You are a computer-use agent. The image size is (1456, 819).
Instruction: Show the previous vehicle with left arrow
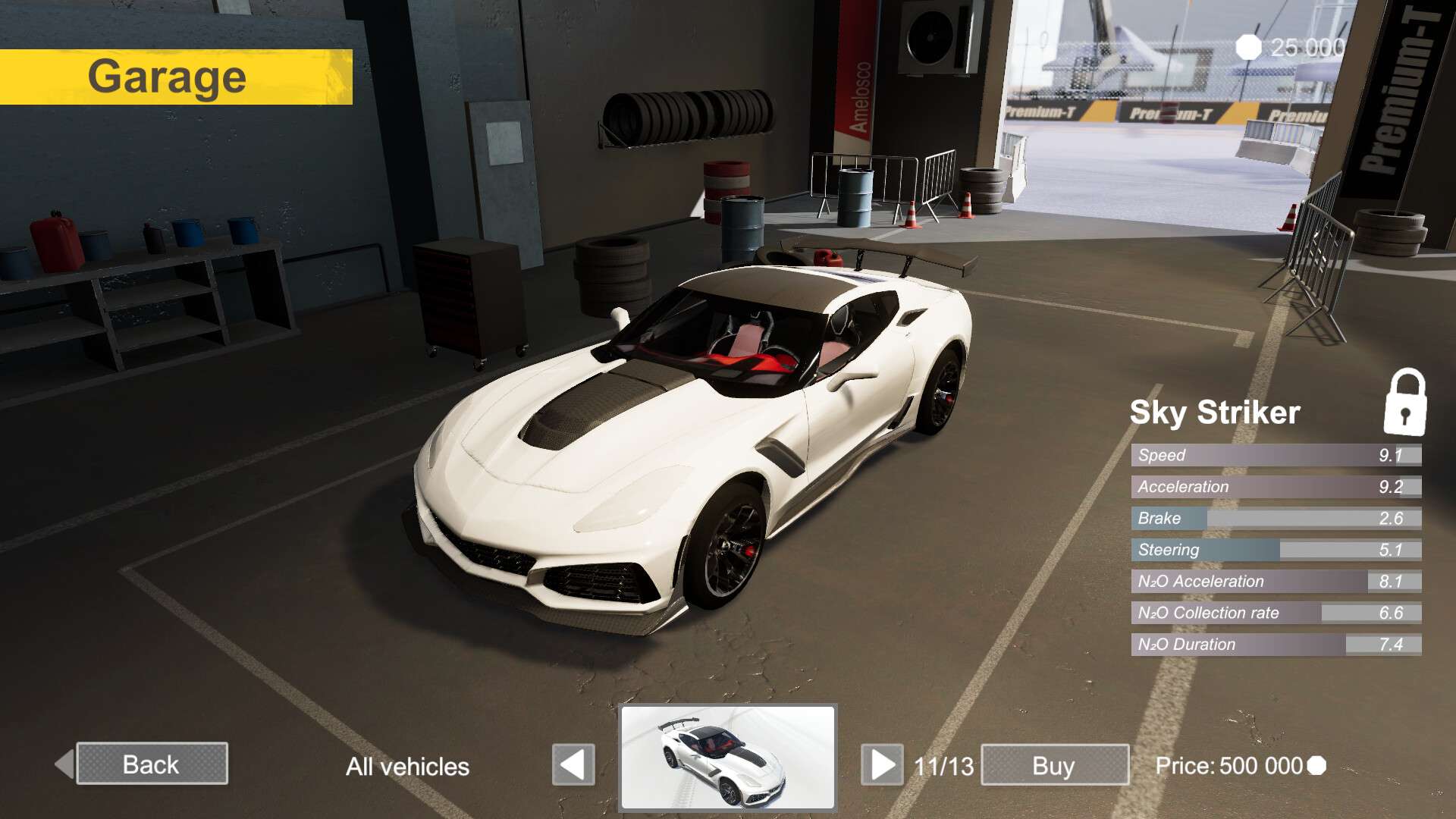573,764
